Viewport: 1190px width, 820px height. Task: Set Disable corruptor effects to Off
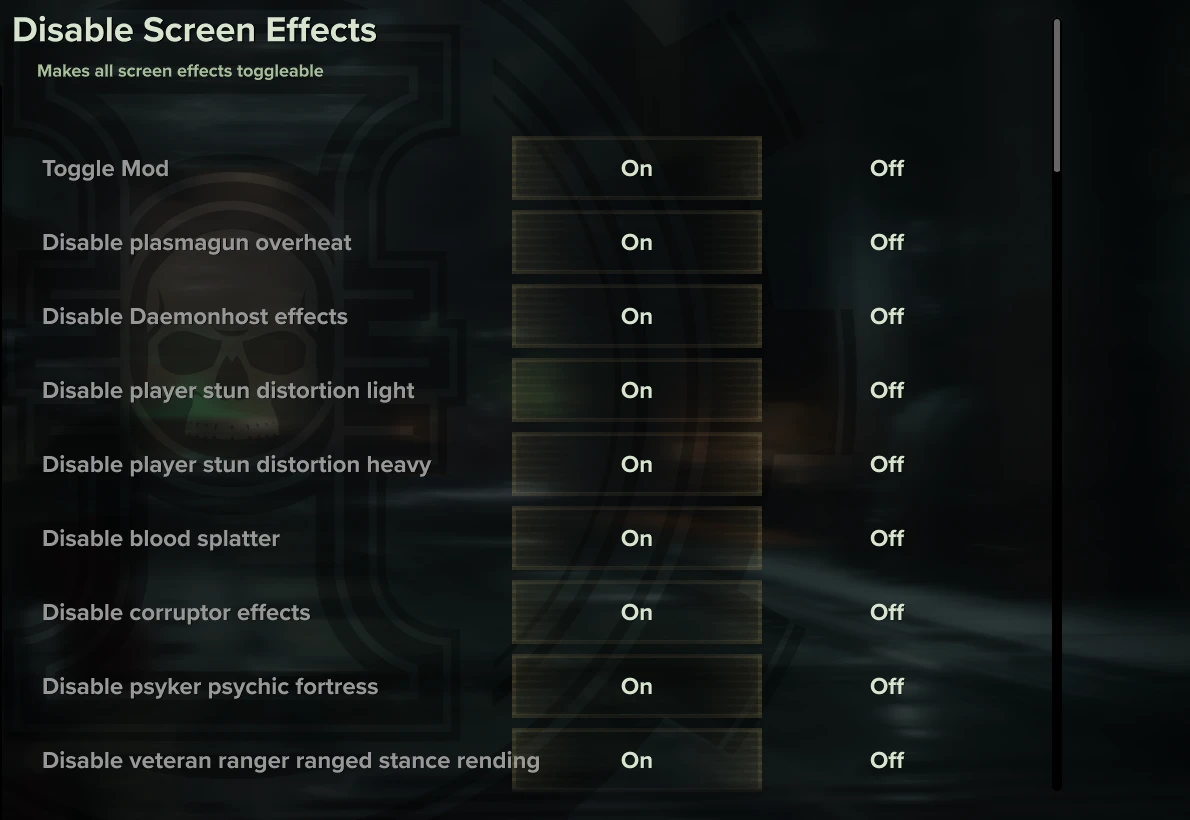point(887,612)
